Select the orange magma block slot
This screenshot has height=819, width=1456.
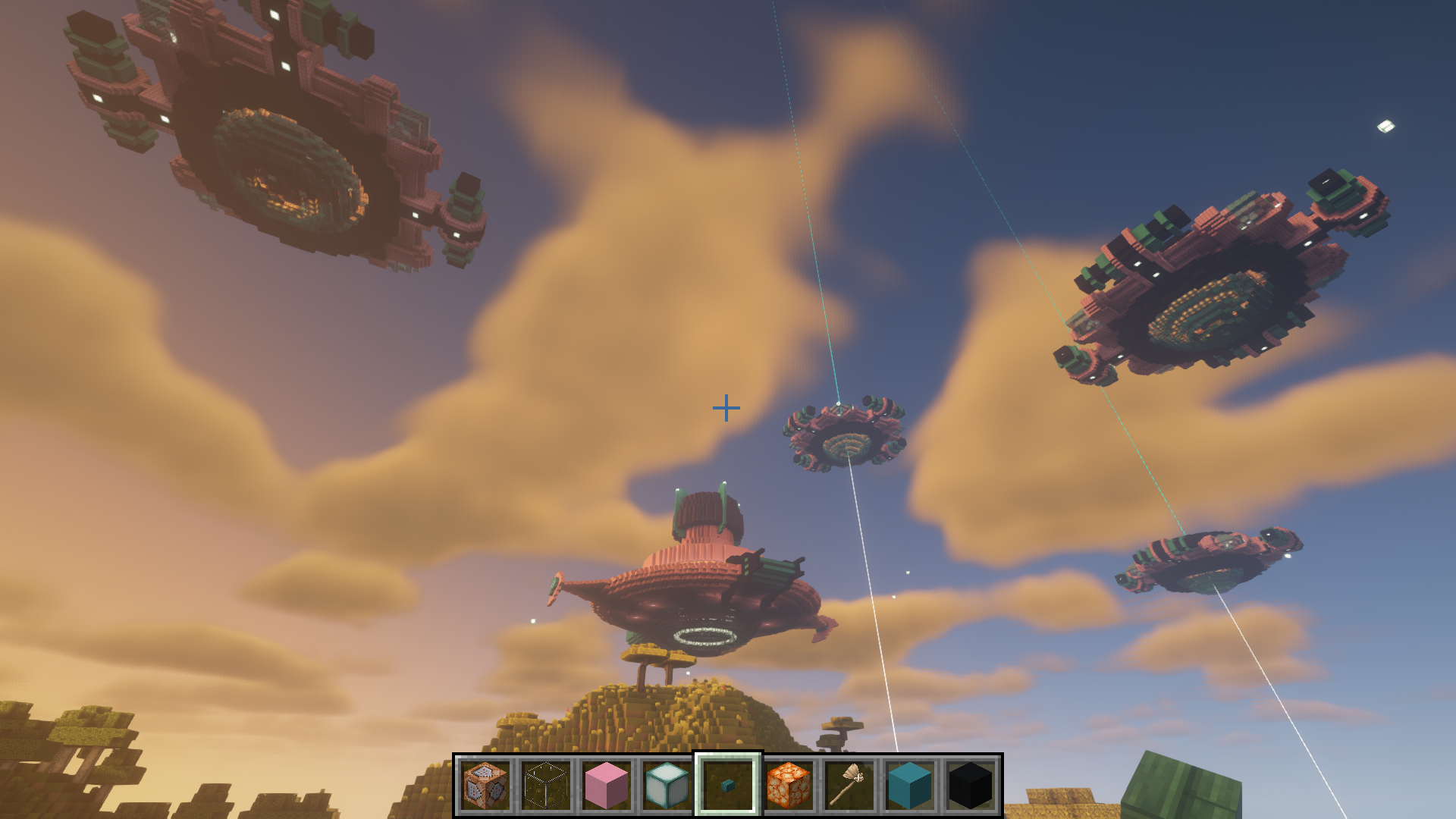pos(789,786)
